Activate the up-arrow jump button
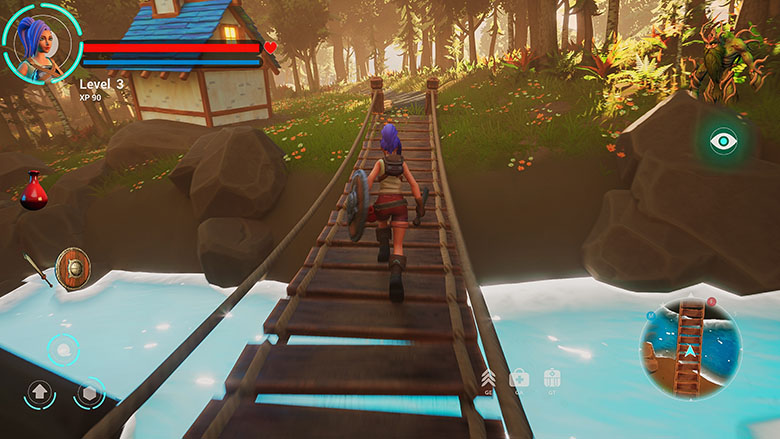780x439 pixels. (x=40, y=393)
